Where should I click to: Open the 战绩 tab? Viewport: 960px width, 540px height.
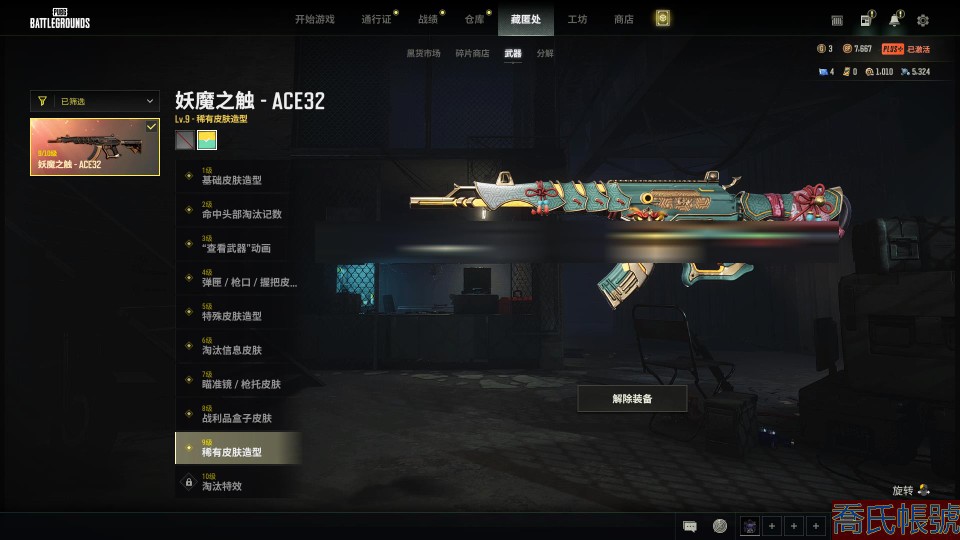point(427,19)
